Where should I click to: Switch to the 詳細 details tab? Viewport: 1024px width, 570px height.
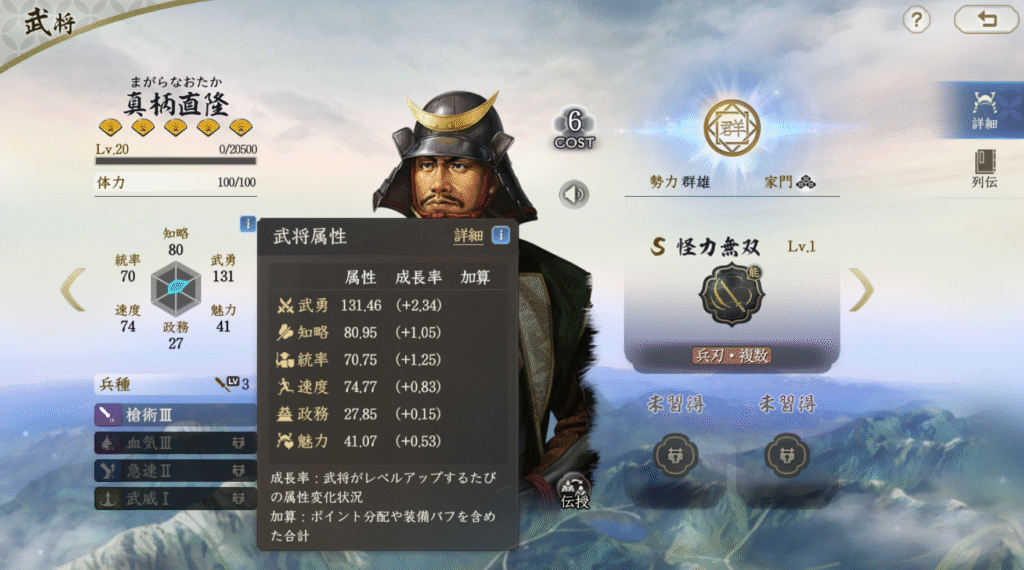(x=984, y=110)
